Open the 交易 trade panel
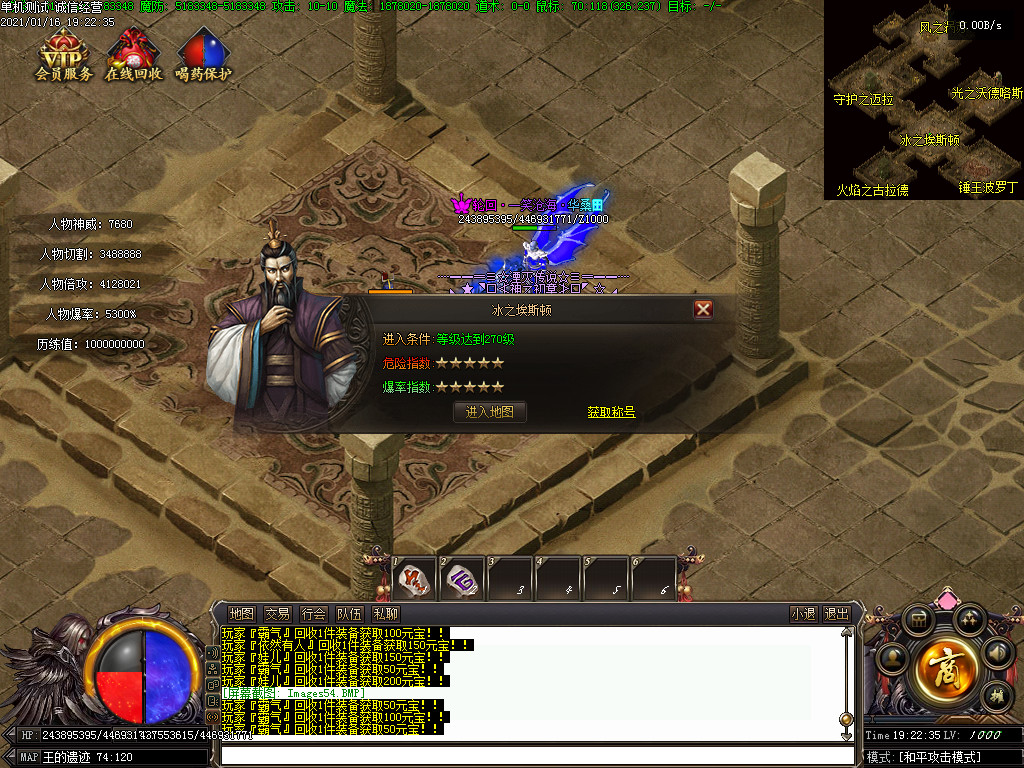 pyautogui.click(x=277, y=614)
